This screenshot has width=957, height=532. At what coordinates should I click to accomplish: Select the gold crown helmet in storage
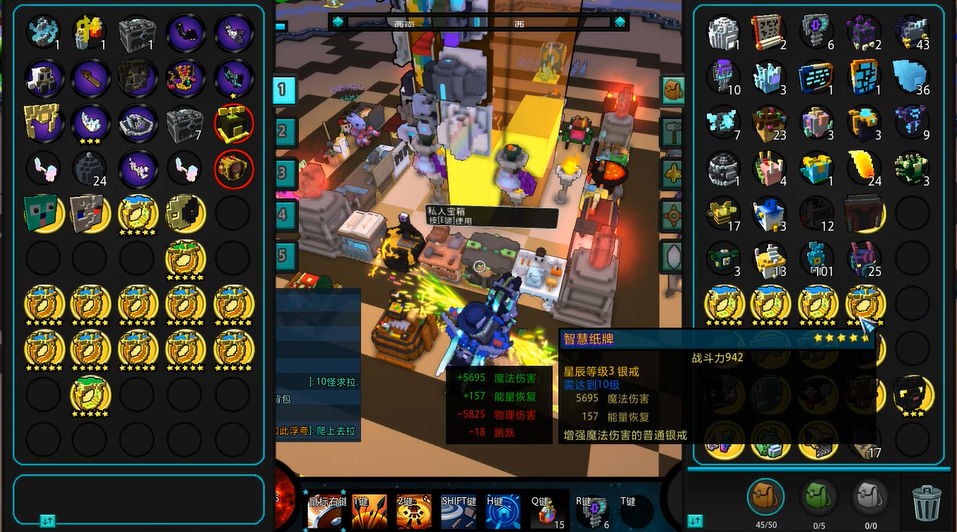tap(42, 122)
